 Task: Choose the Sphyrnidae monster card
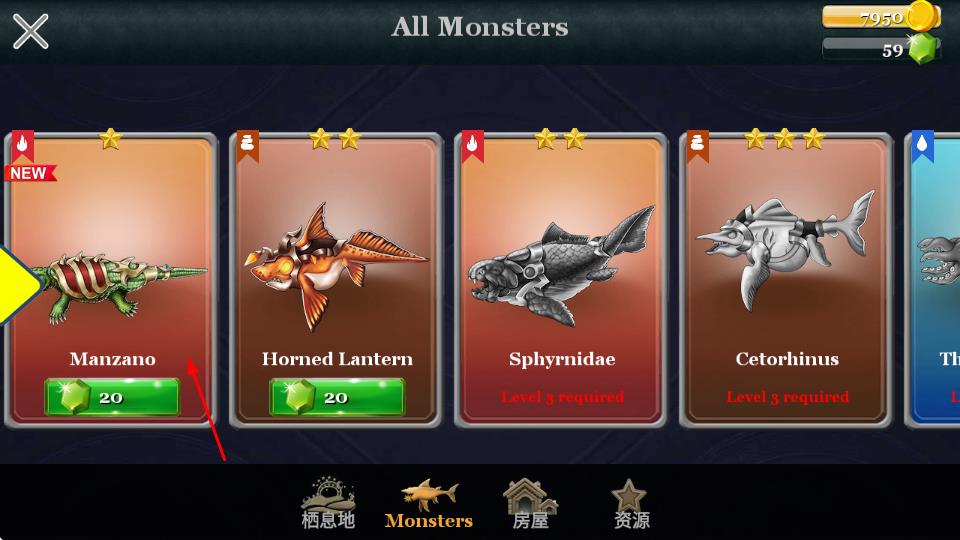click(x=561, y=270)
